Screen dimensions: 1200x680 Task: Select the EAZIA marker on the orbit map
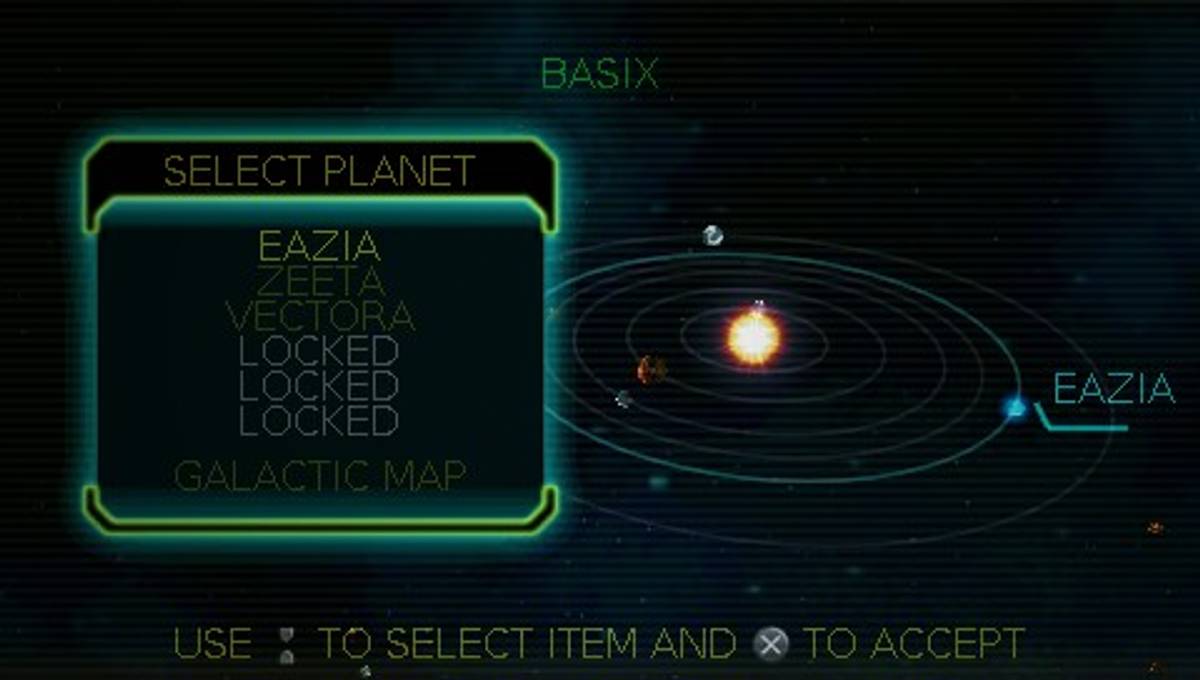(1016, 407)
